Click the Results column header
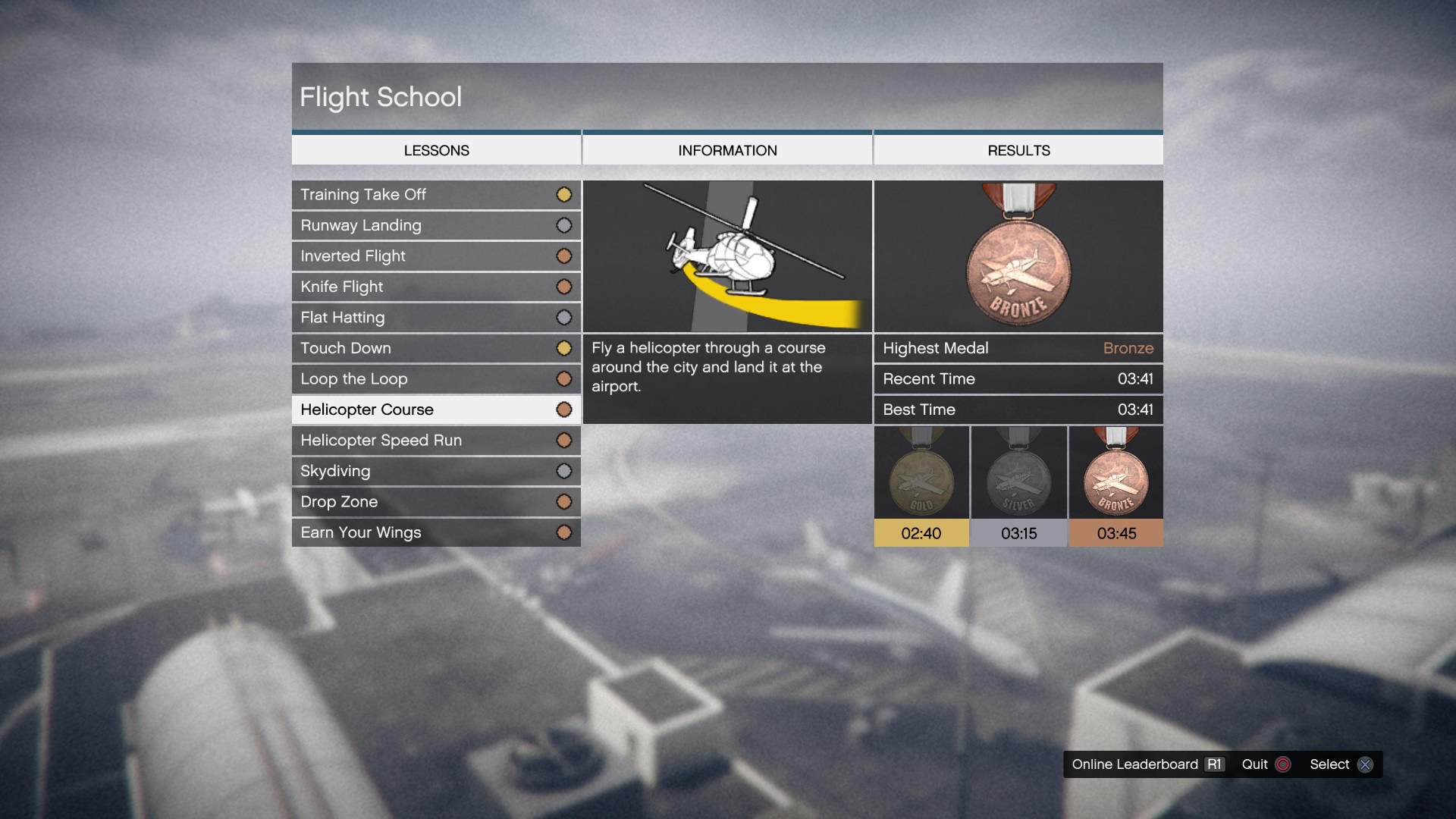 pyautogui.click(x=1018, y=150)
